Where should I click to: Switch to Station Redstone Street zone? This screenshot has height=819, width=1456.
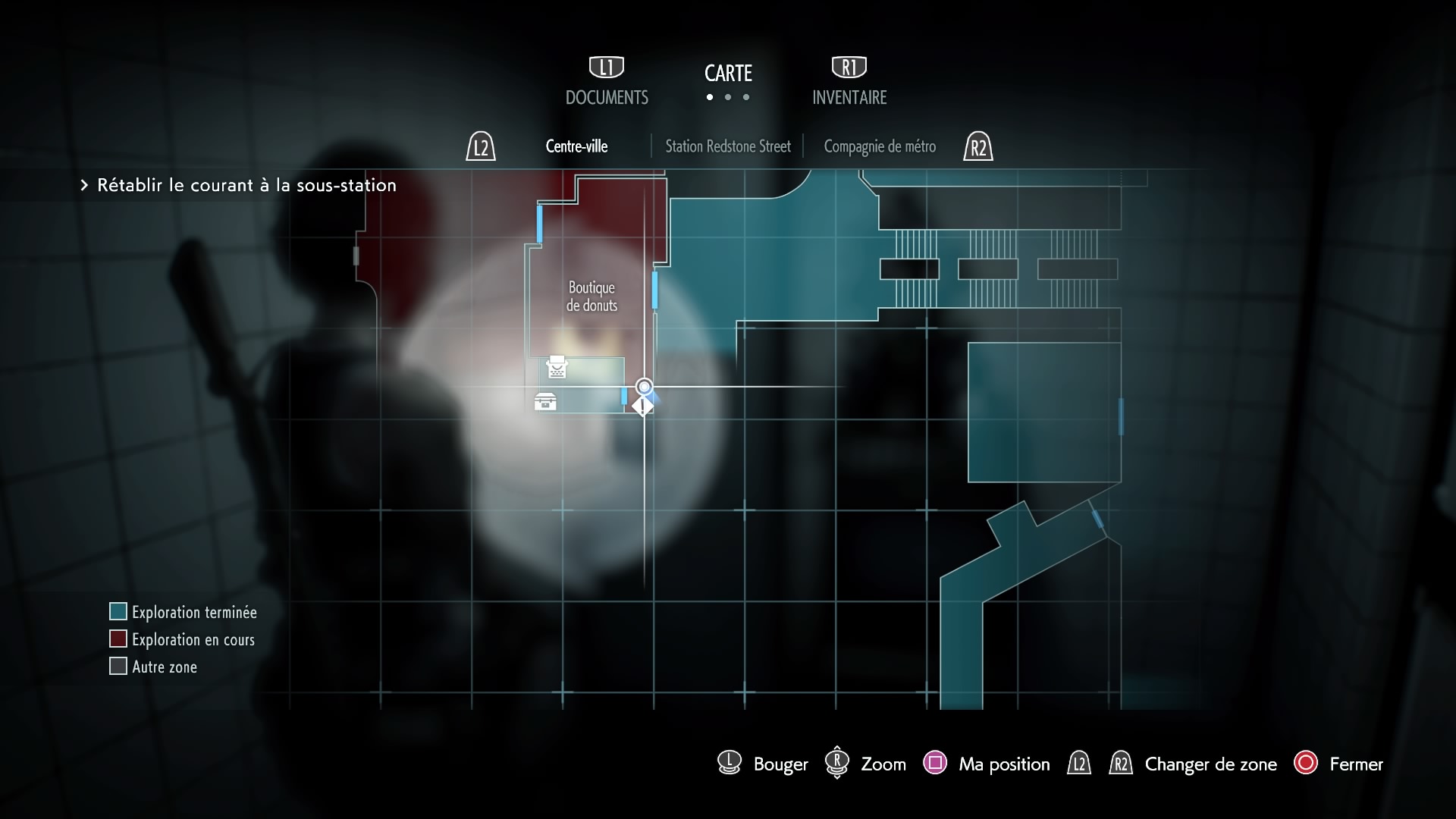pos(727,146)
